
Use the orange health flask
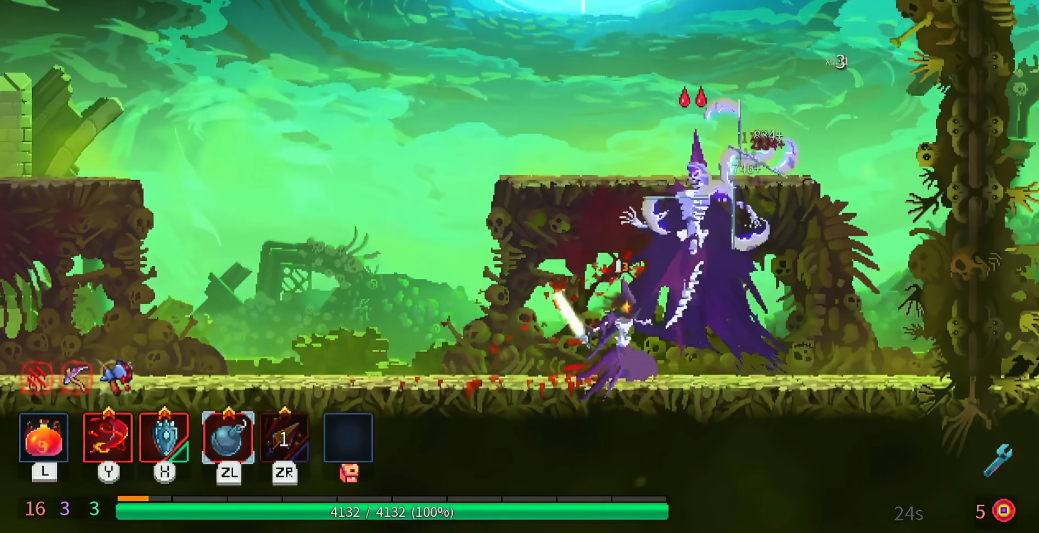tap(44, 438)
